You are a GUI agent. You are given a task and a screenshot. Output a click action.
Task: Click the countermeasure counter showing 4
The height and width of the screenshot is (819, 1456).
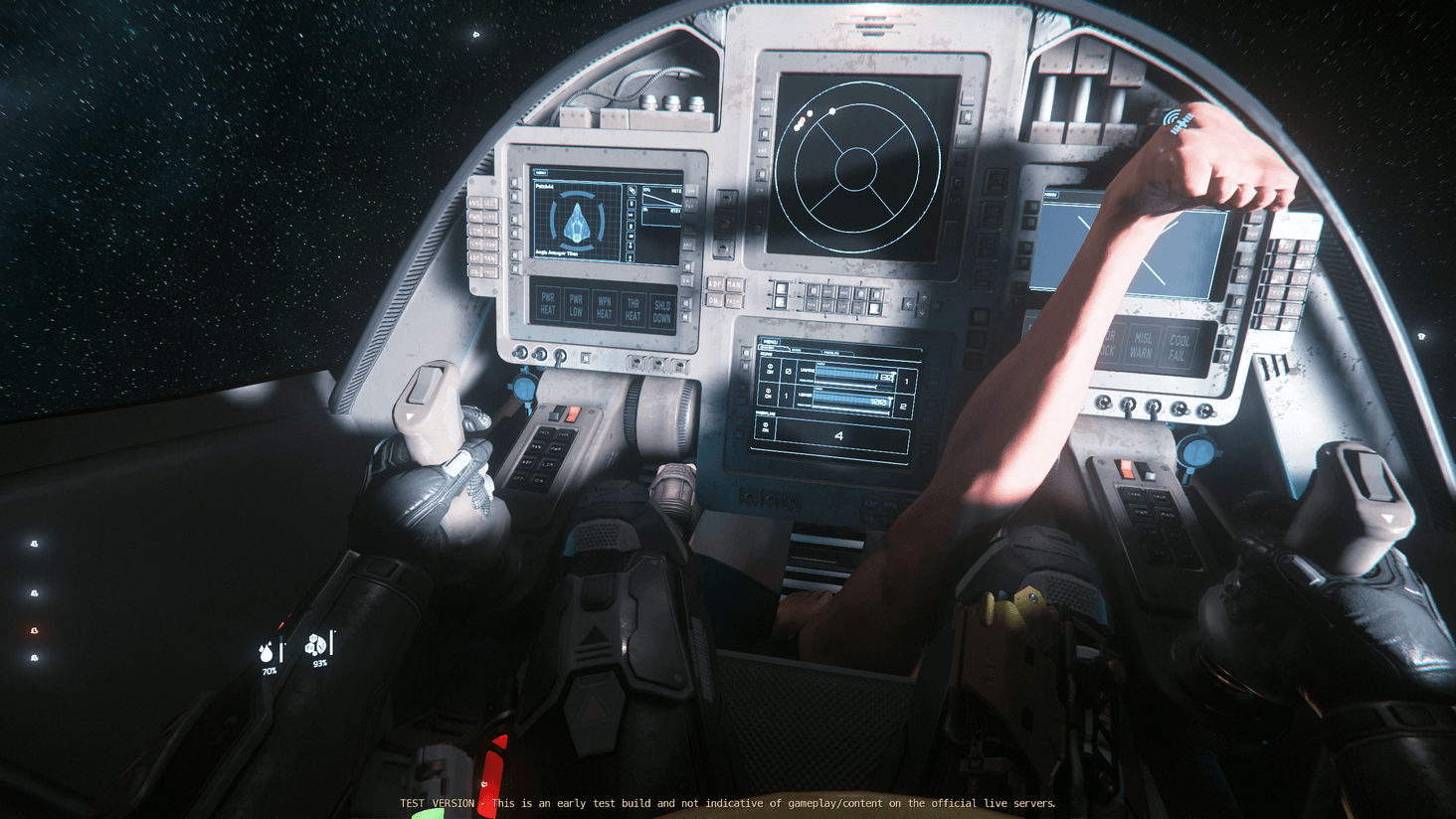click(x=840, y=434)
